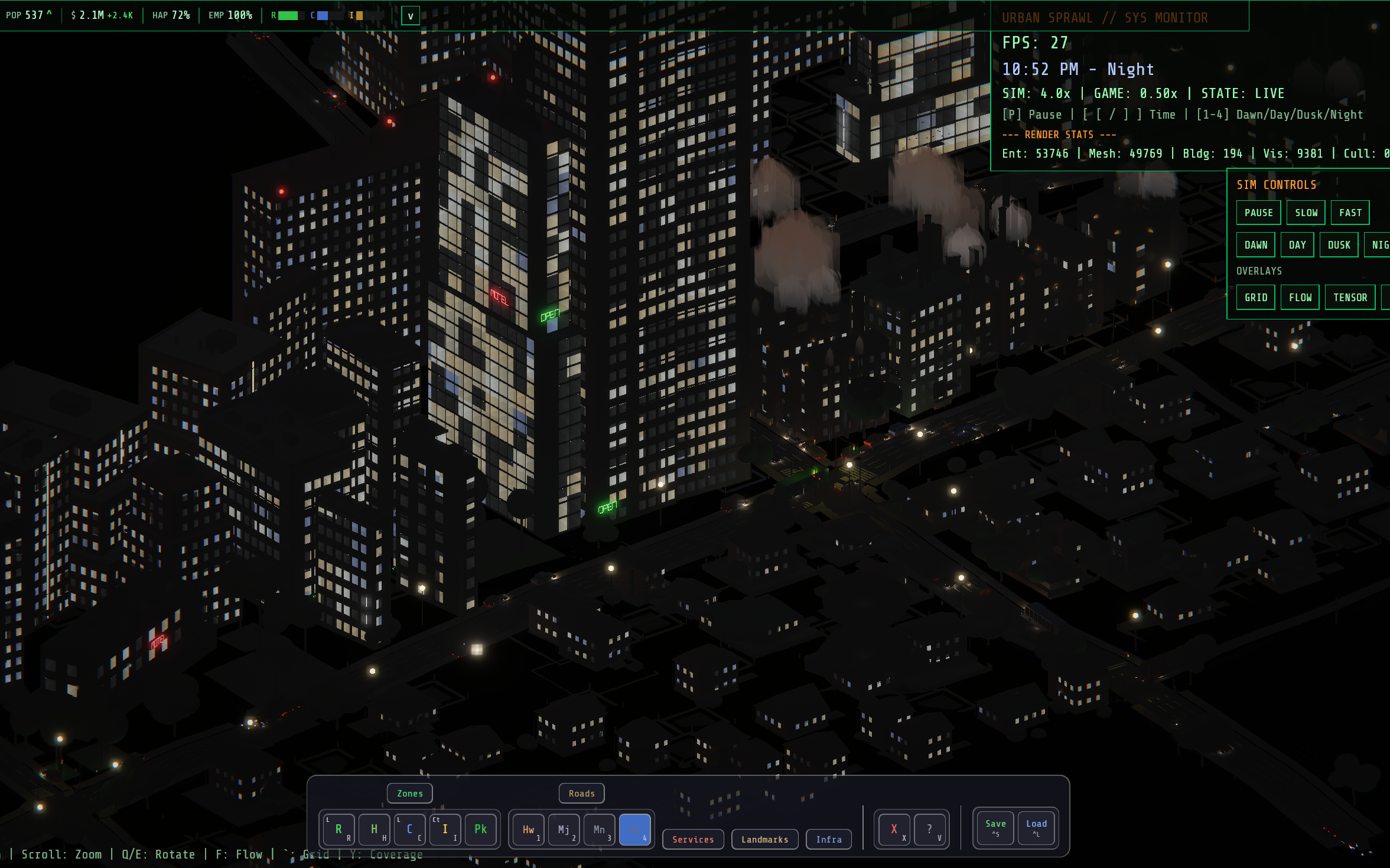The width and height of the screenshot is (1390, 868).
Task: Enable the FLOW overlay
Action: [1300, 297]
